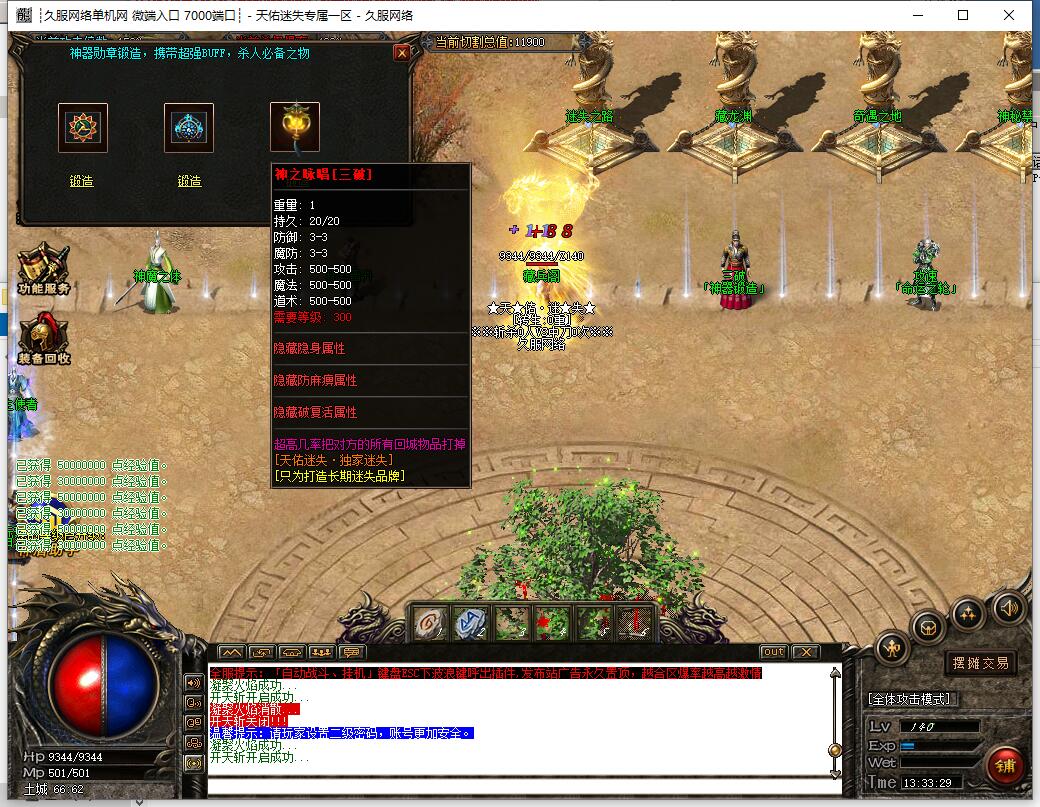Screen dimensions: 1040x807
Task: Use the red rune stone in hotbar slot 1
Action: pyautogui.click(x=430, y=624)
